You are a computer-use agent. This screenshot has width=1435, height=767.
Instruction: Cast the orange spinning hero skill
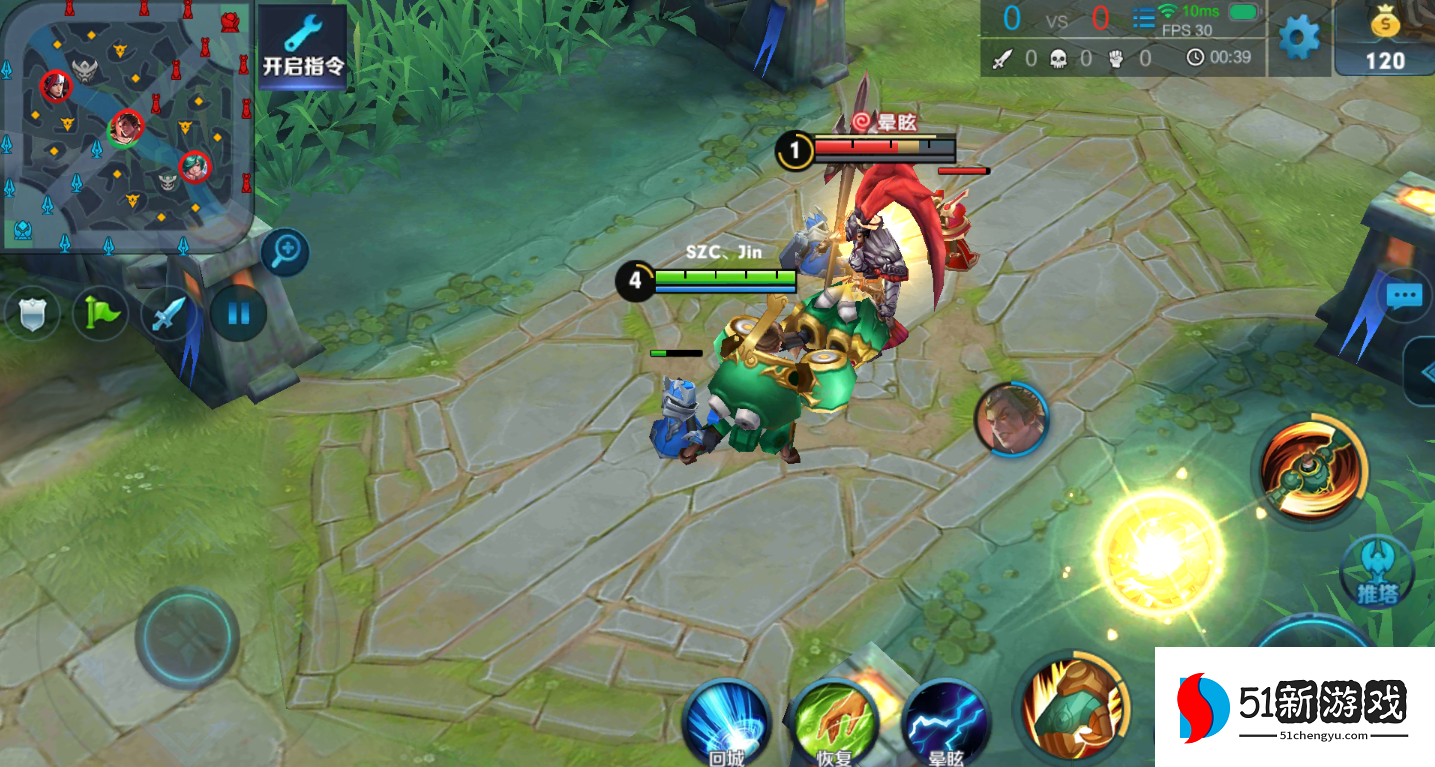tap(1312, 471)
